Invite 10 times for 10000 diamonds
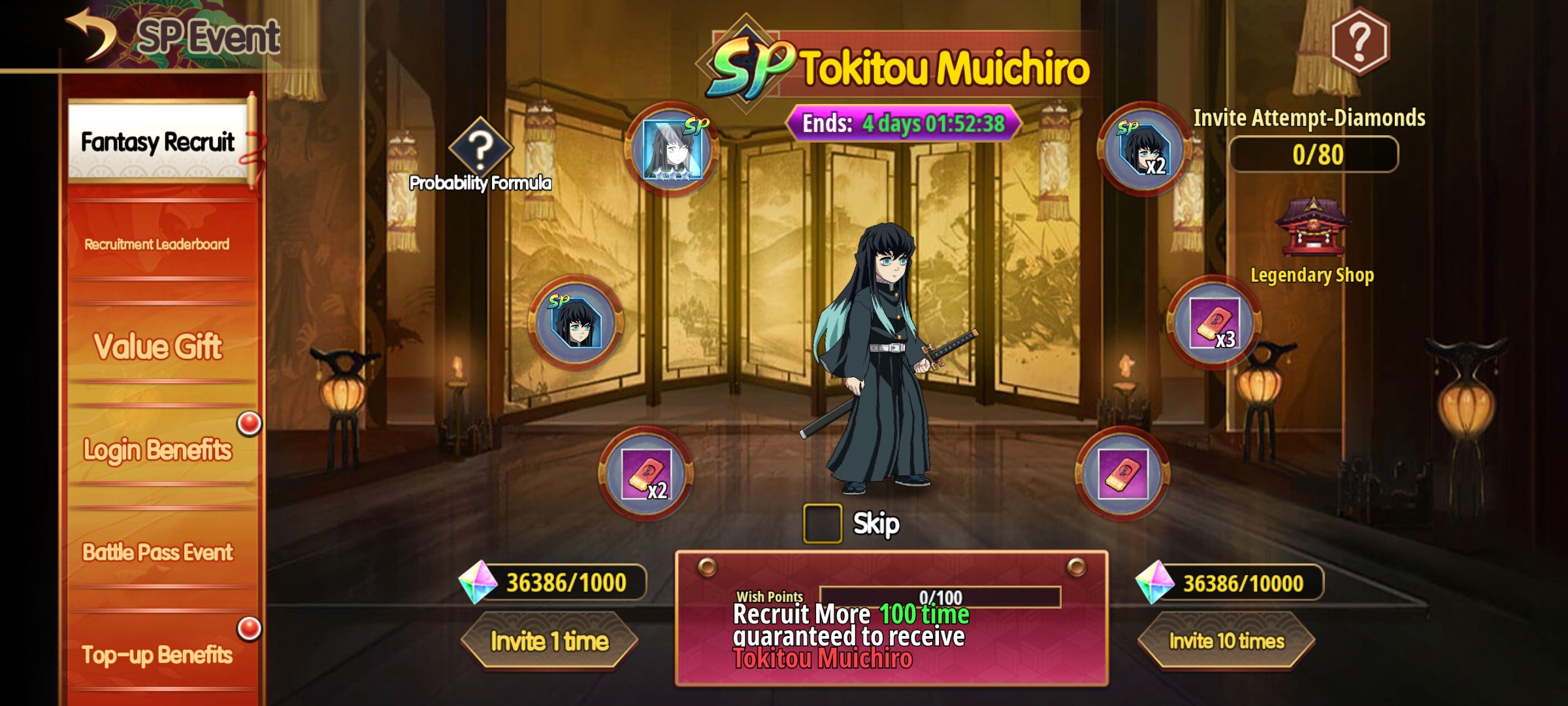Image resolution: width=1568 pixels, height=706 pixels. click(x=1226, y=641)
